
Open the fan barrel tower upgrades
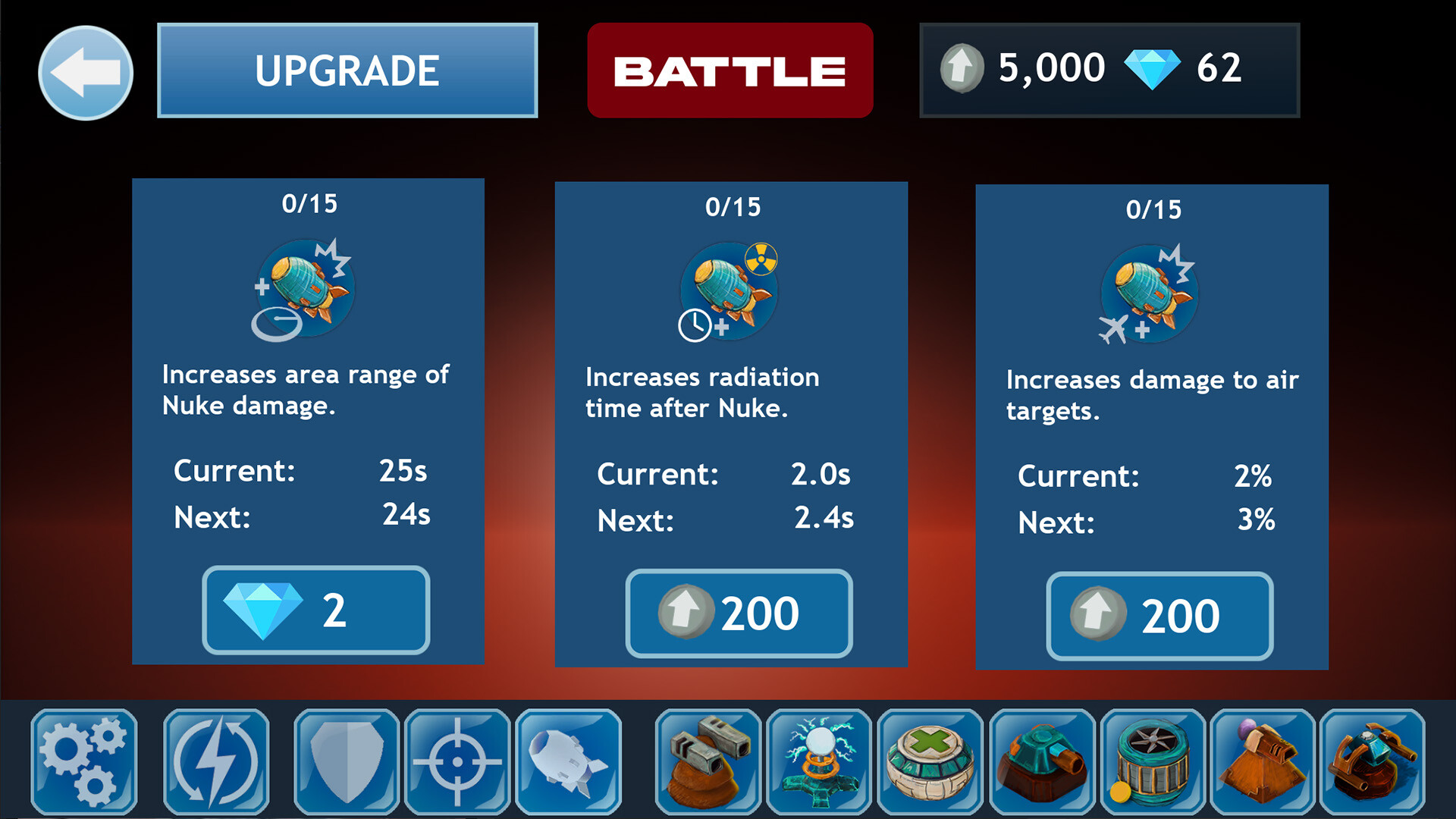pyautogui.click(x=1154, y=762)
